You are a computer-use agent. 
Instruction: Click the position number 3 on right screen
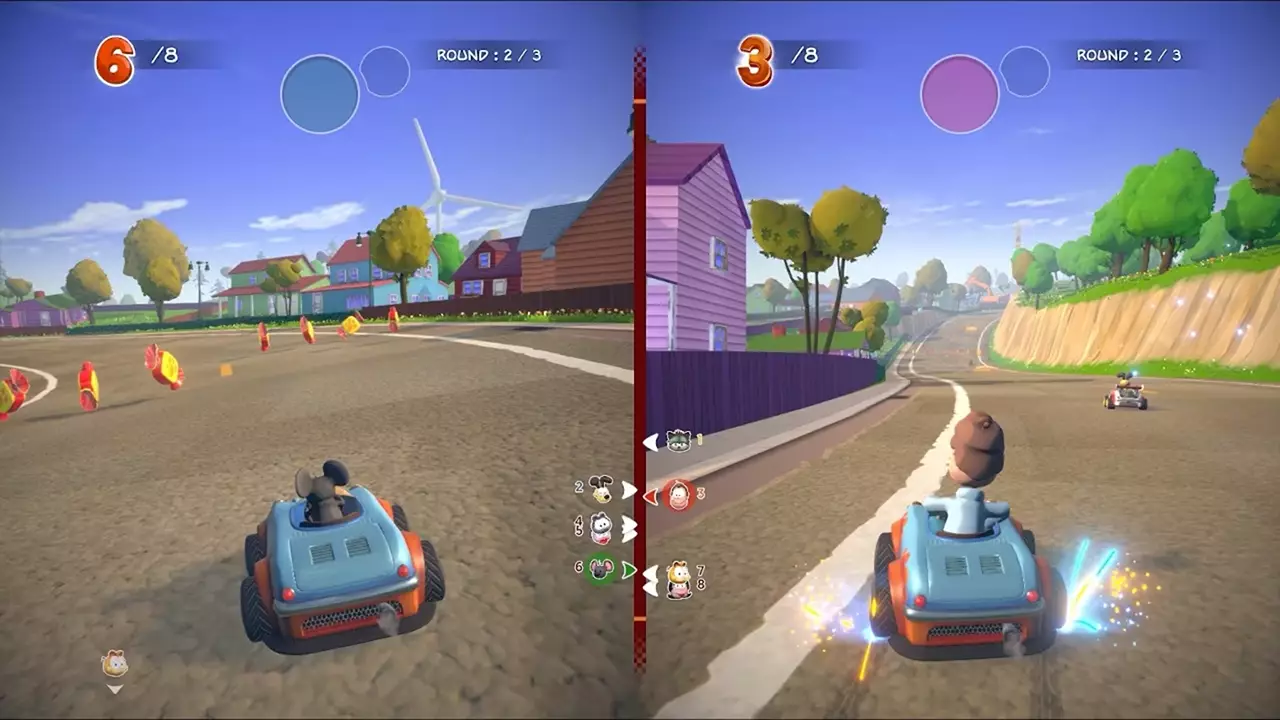coord(757,59)
